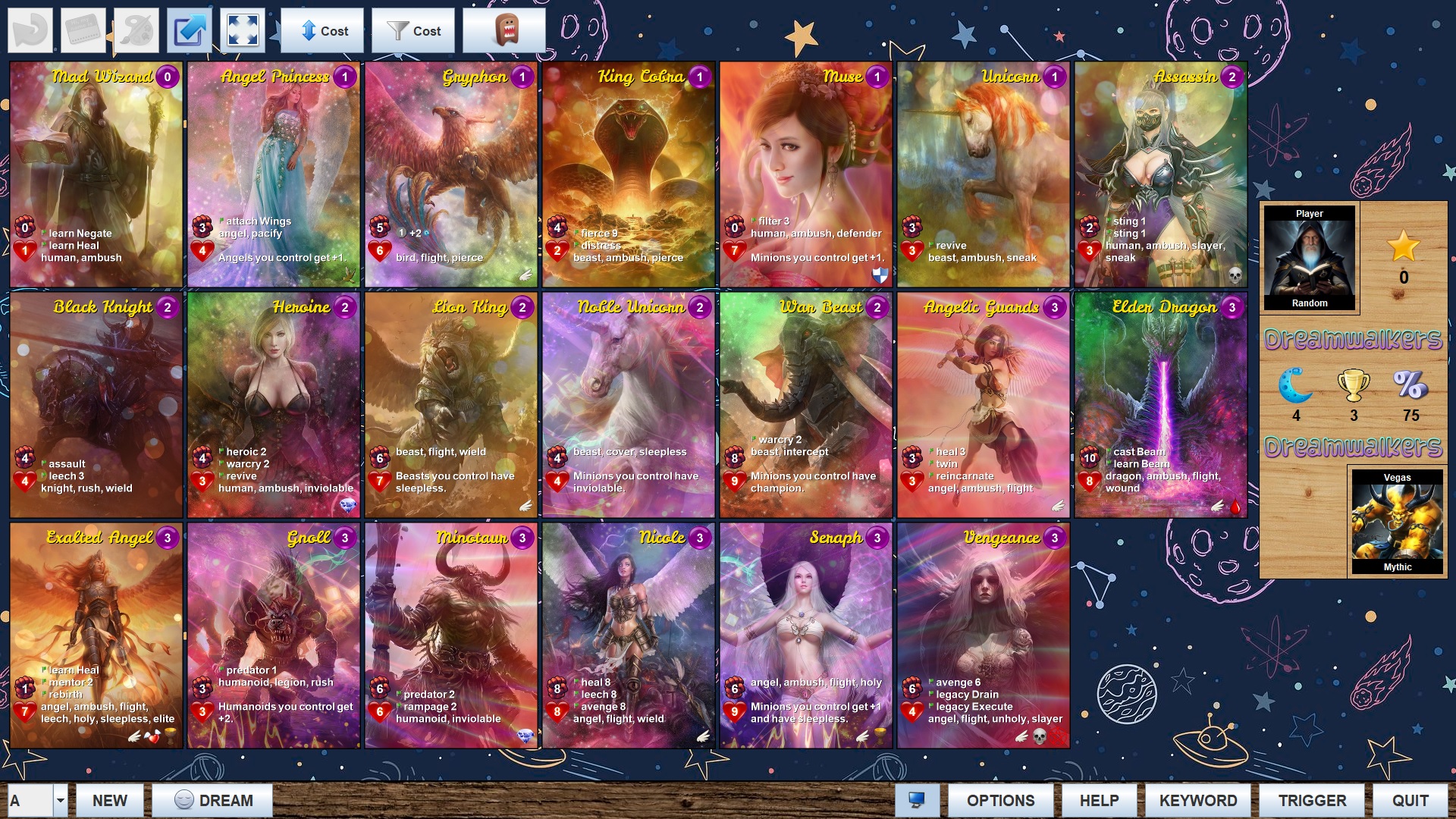The width and height of the screenshot is (1456, 819).
Task: Quit the game
Action: pyautogui.click(x=1410, y=800)
